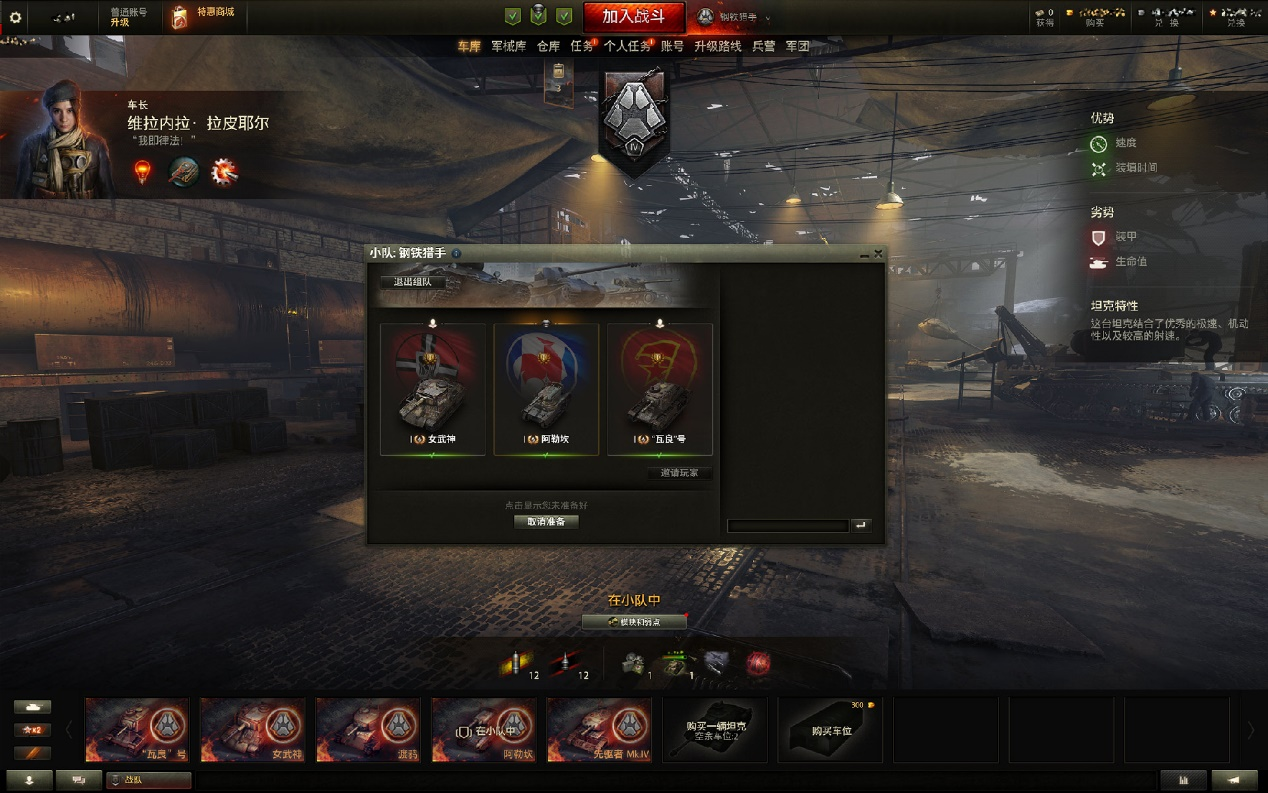Switch to the 军械库 tab
This screenshot has width=1268, height=793.
pyautogui.click(x=508, y=46)
